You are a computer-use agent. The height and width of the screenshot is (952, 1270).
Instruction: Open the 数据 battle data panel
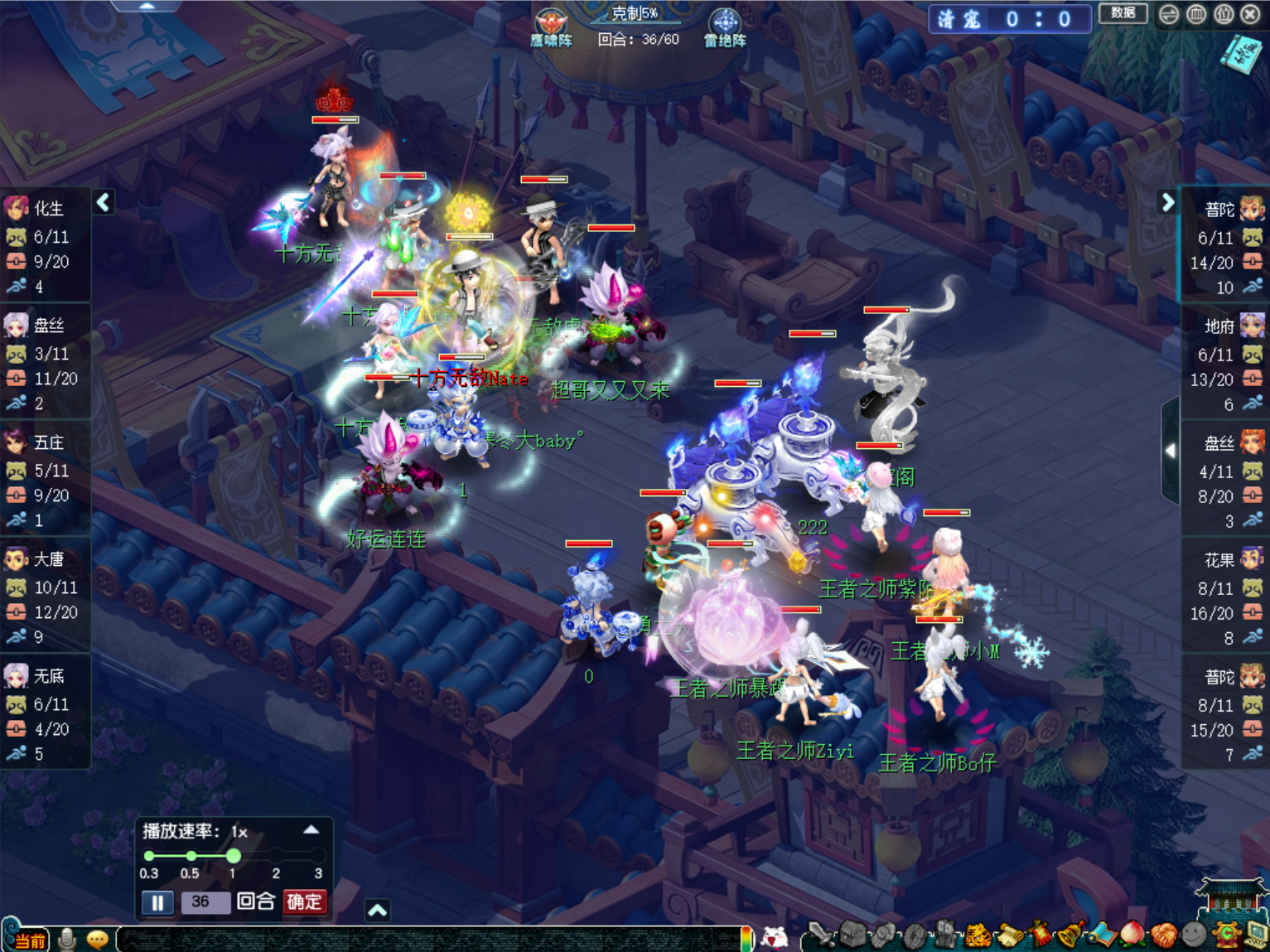pyautogui.click(x=1123, y=13)
